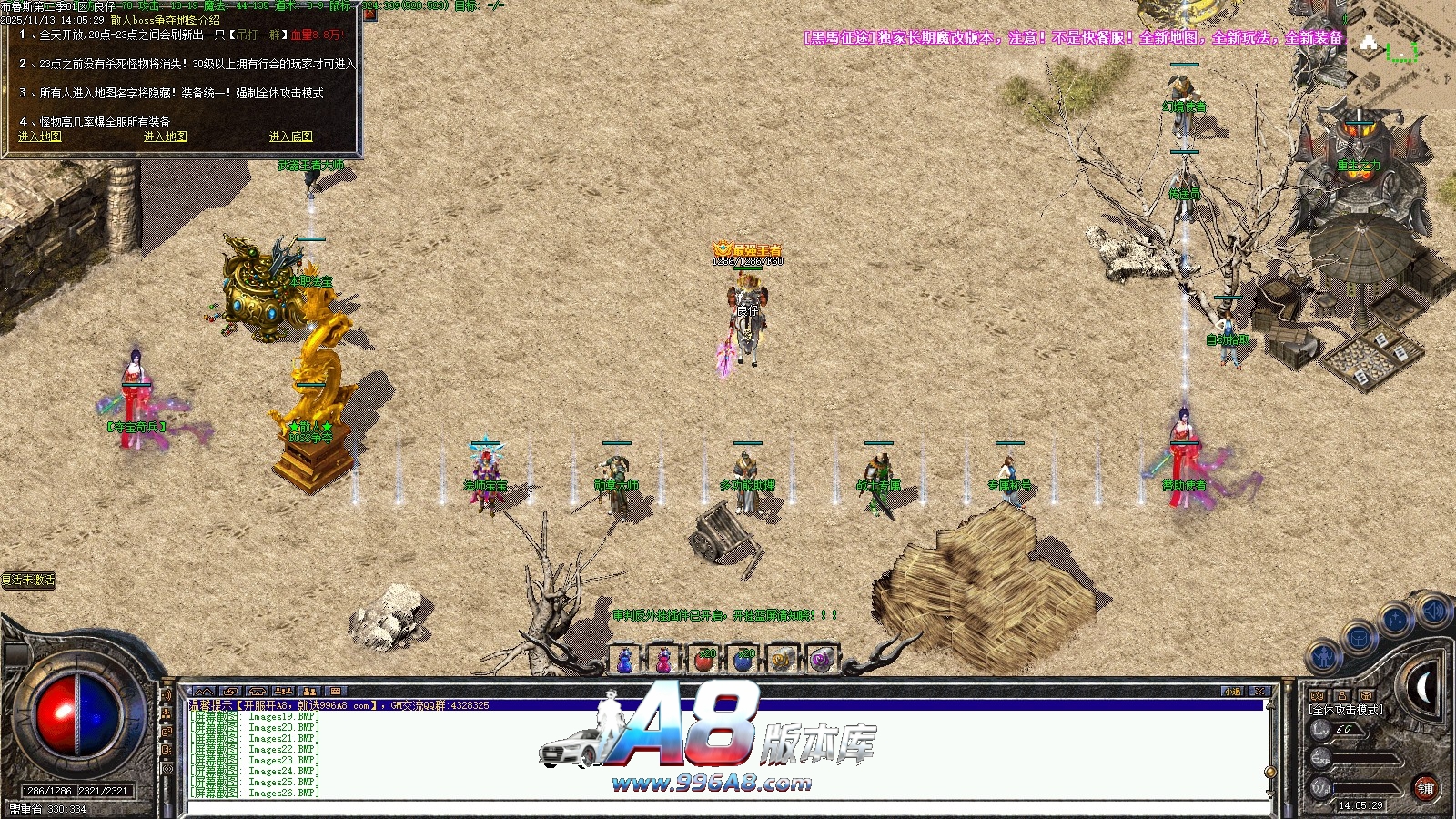Image resolution: width=1456 pixels, height=819 pixels.
Task: Open the character equipment panel round button
Action: pyautogui.click(x=1324, y=656)
